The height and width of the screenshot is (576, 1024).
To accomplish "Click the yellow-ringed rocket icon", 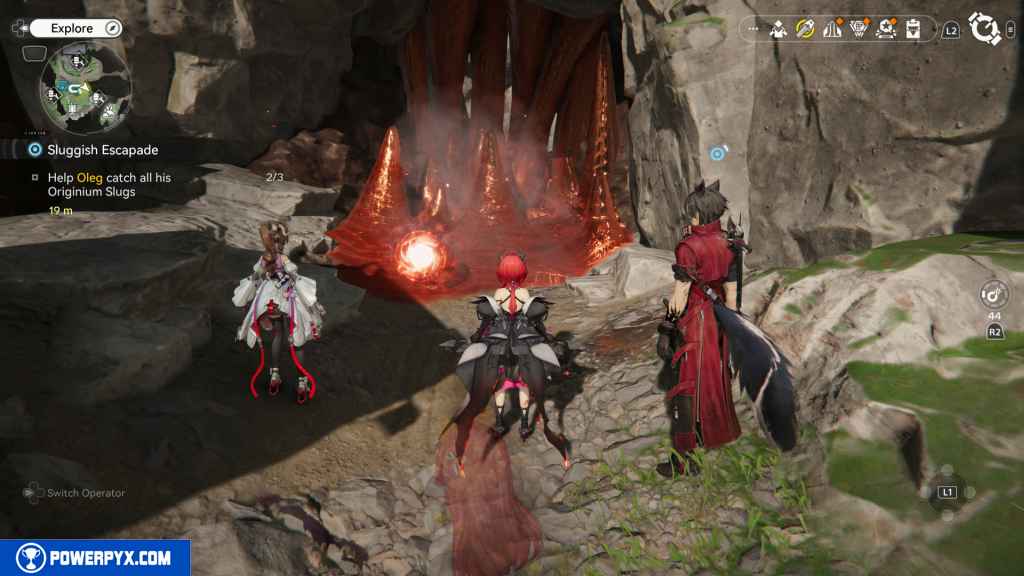I will coord(805,29).
